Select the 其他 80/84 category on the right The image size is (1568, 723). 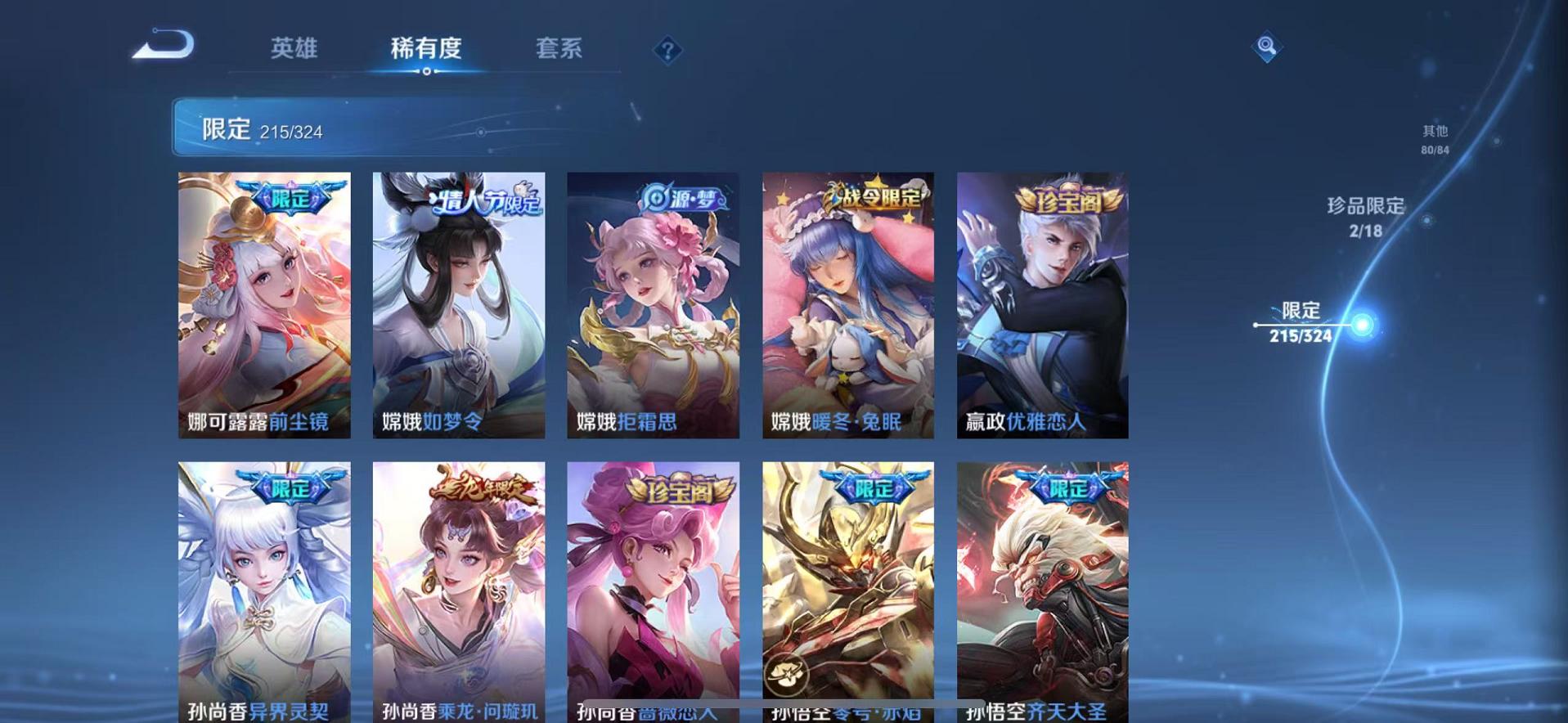pos(1434,137)
